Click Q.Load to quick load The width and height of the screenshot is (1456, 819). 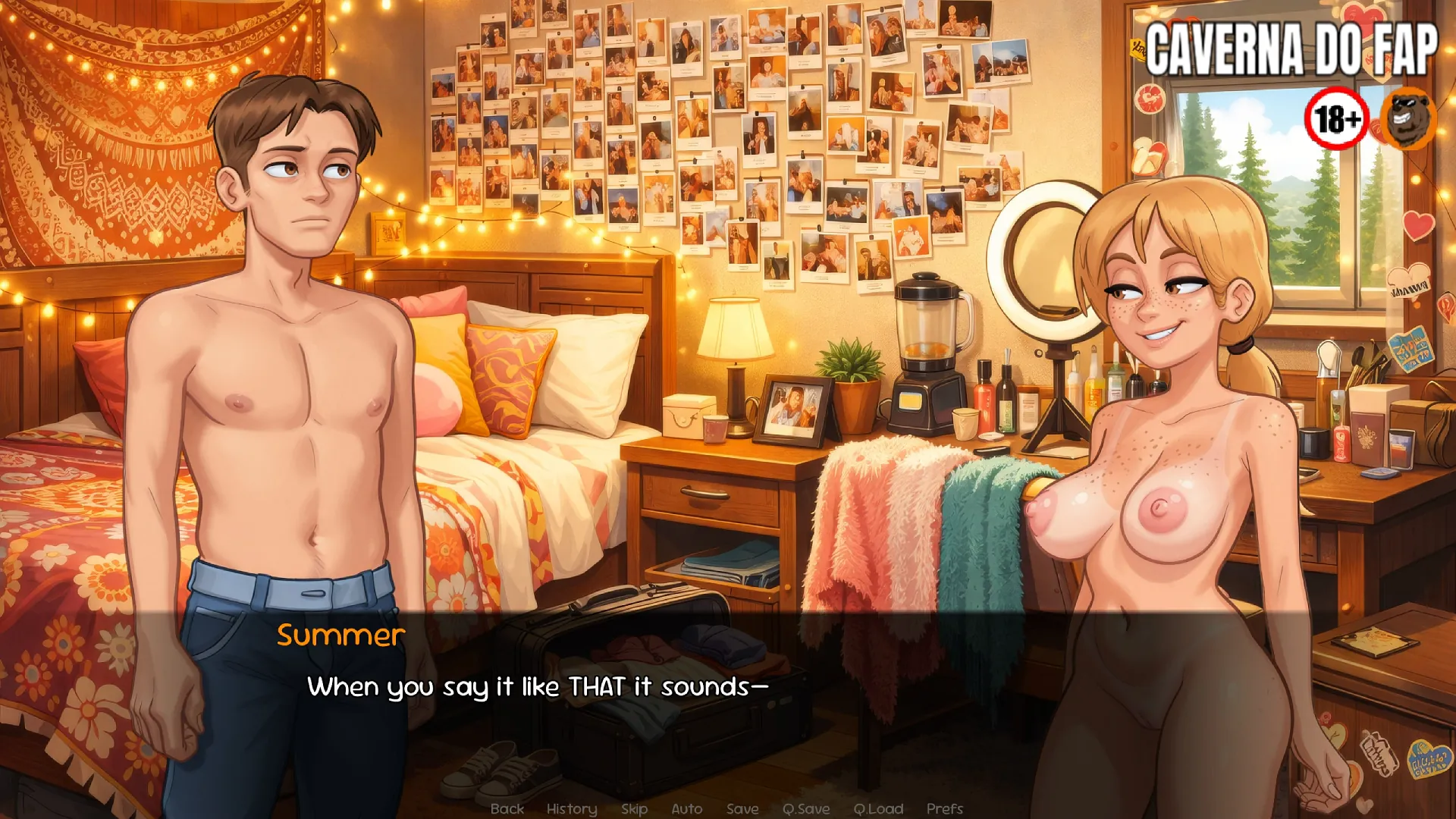878,809
